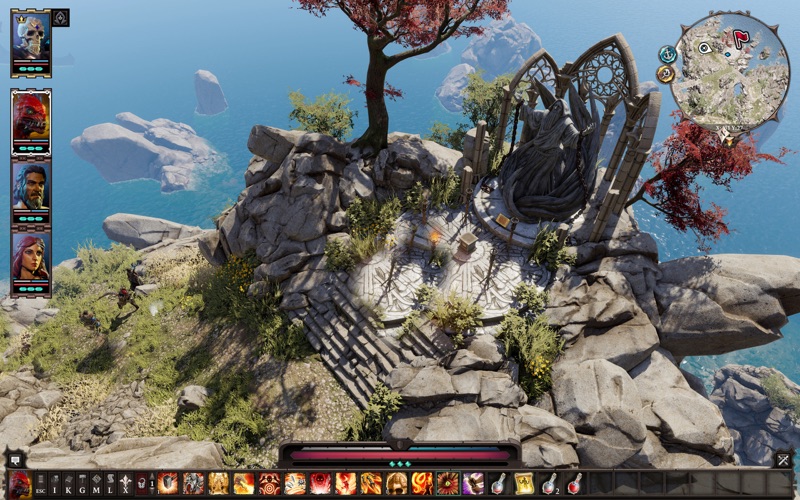Open the skills panel K button

pyautogui.click(x=69, y=484)
